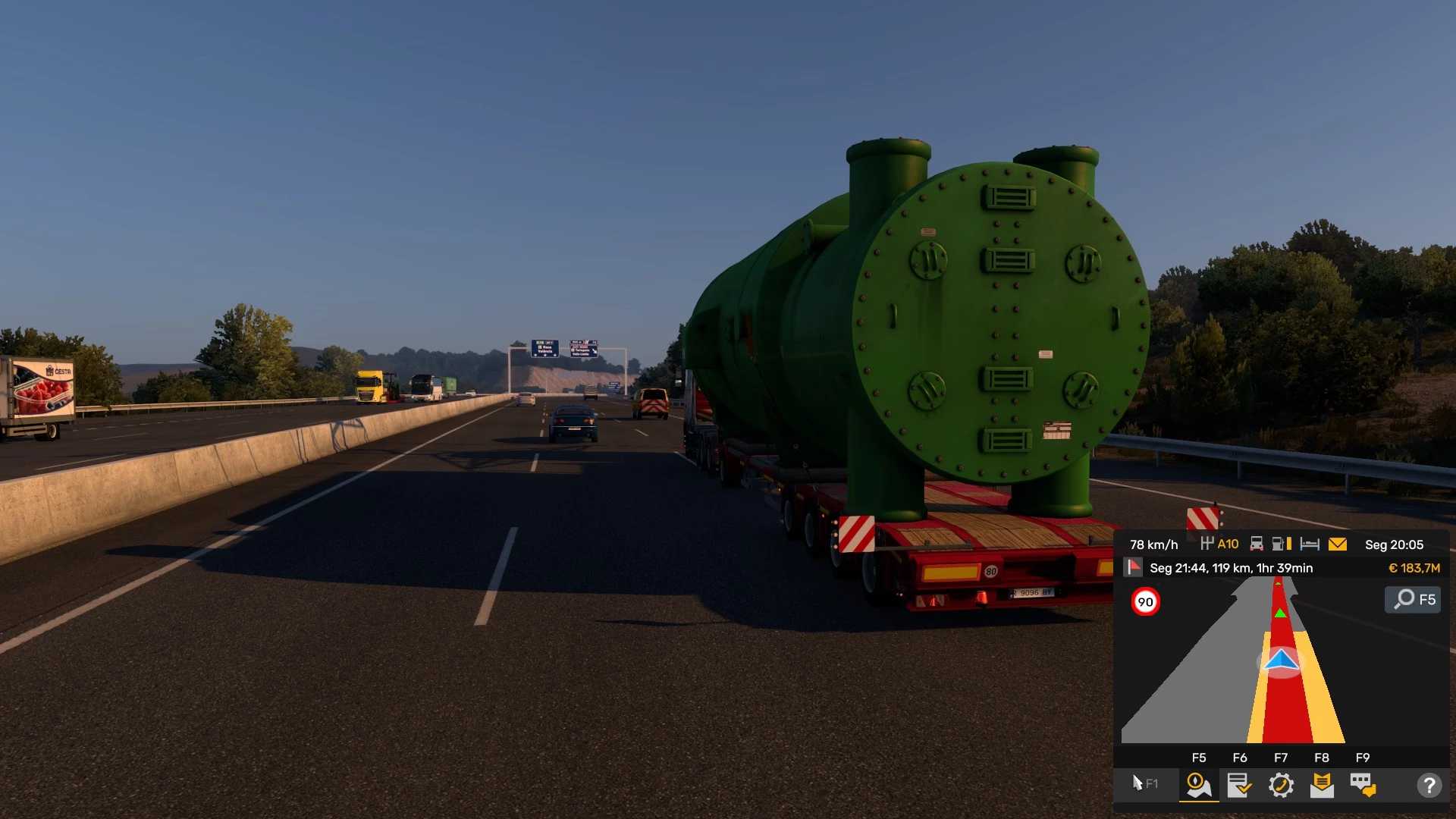The height and width of the screenshot is (819, 1456).
Task: Click the yellow mail envelope icon
Action: (x=1338, y=544)
